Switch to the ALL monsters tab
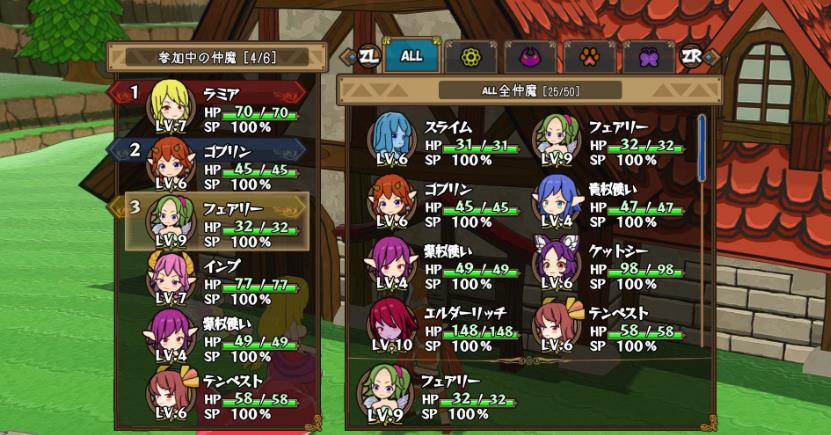 coord(412,56)
